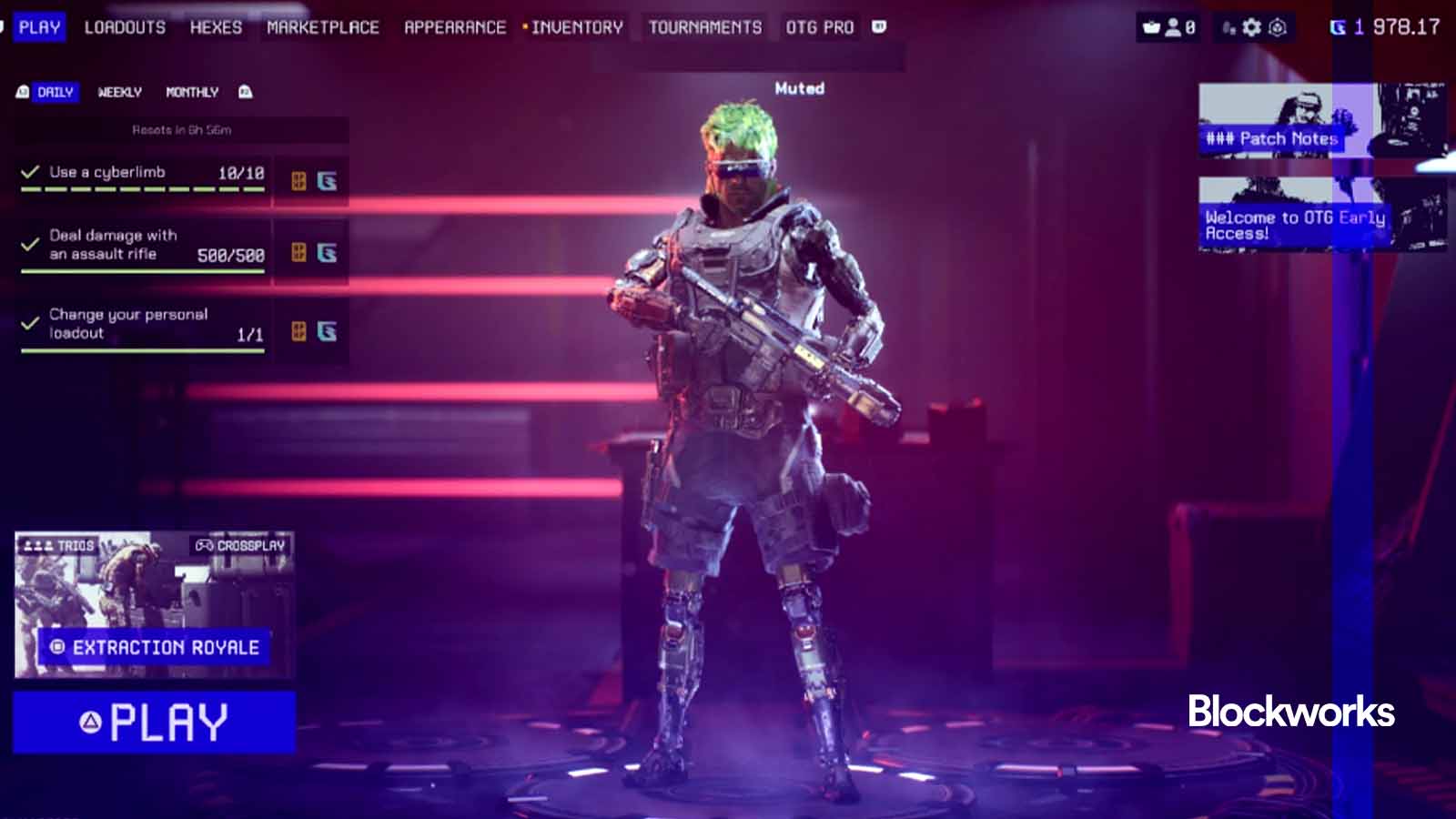Open the Tournaments page

705,26
